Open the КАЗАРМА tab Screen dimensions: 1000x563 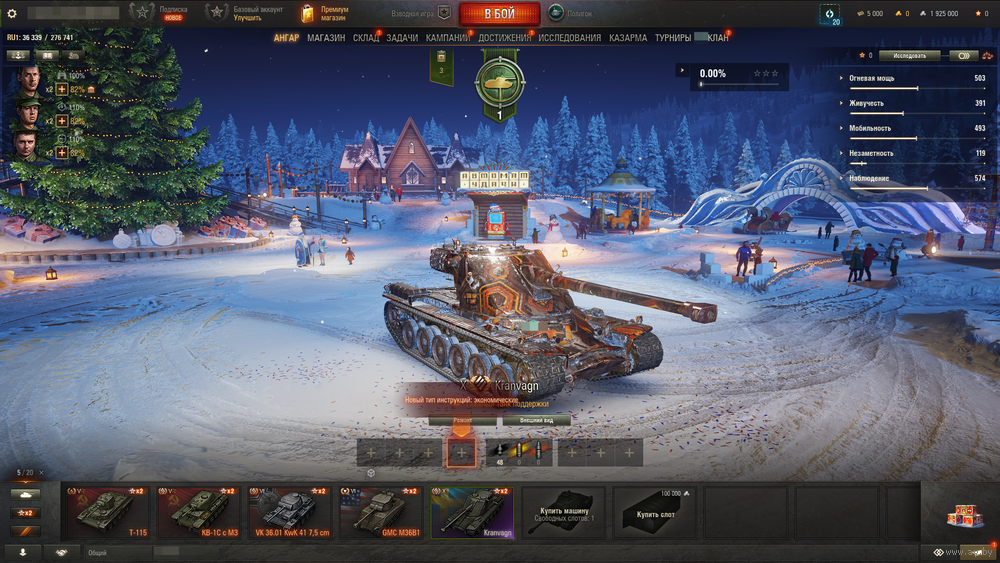[x=628, y=38]
